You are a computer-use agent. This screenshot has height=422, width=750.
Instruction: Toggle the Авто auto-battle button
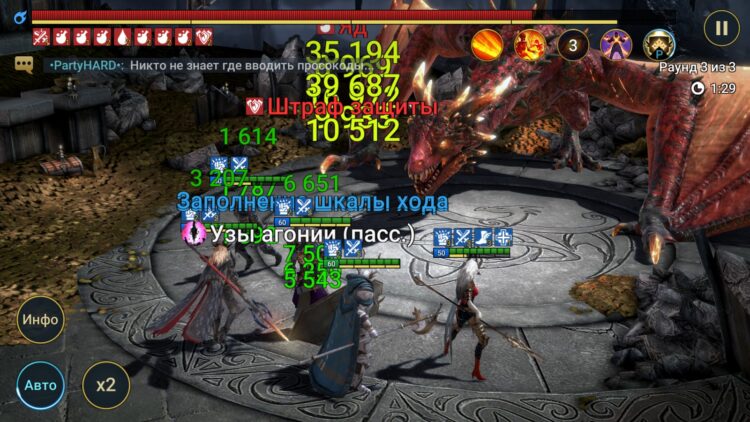tap(40, 384)
